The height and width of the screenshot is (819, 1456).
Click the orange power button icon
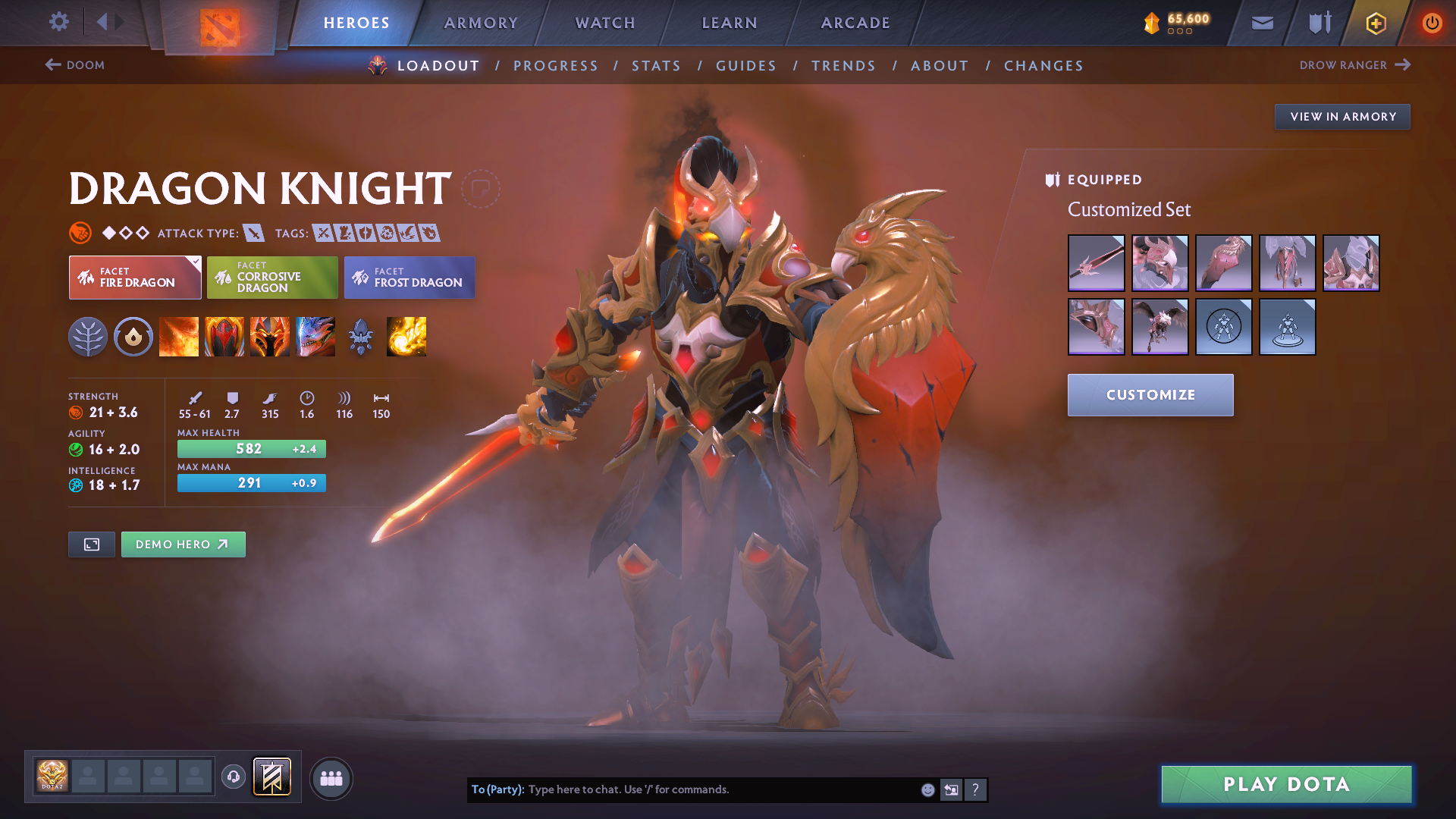[x=1432, y=23]
